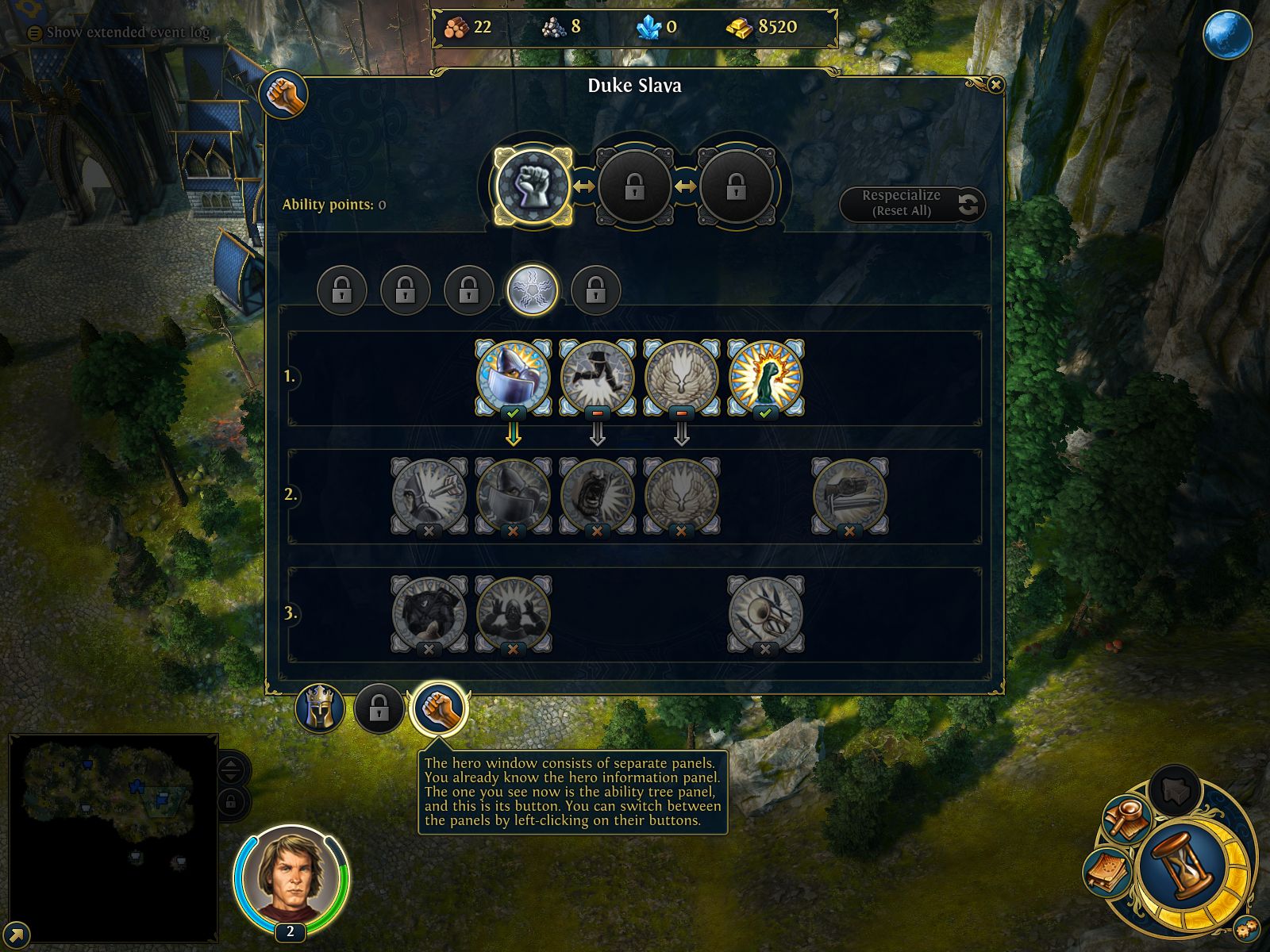Show extended event log
This screenshot has width=1270, height=952.
pos(119,33)
